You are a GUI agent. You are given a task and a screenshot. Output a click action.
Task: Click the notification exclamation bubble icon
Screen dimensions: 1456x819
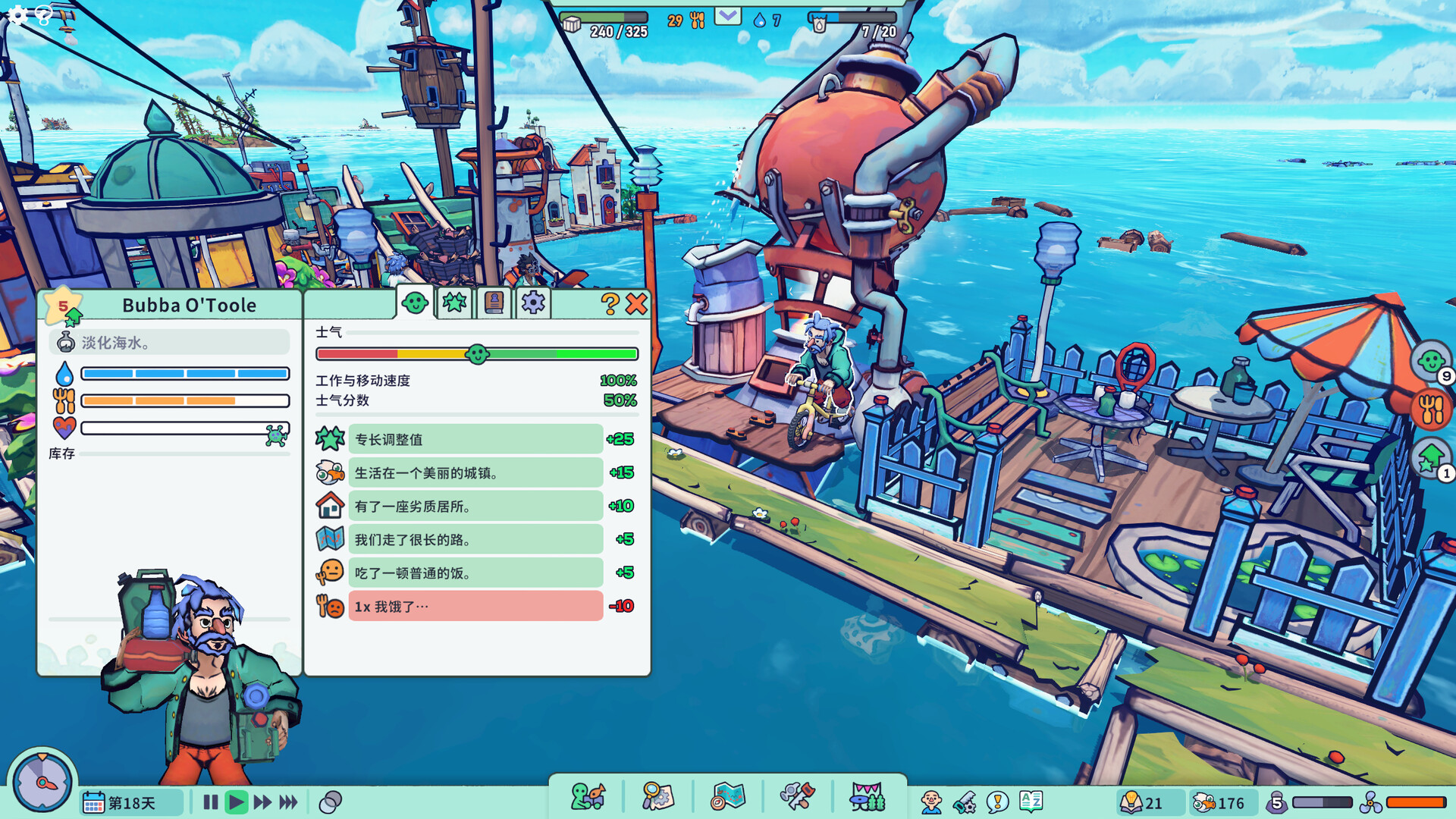pyautogui.click(x=998, y=800)
